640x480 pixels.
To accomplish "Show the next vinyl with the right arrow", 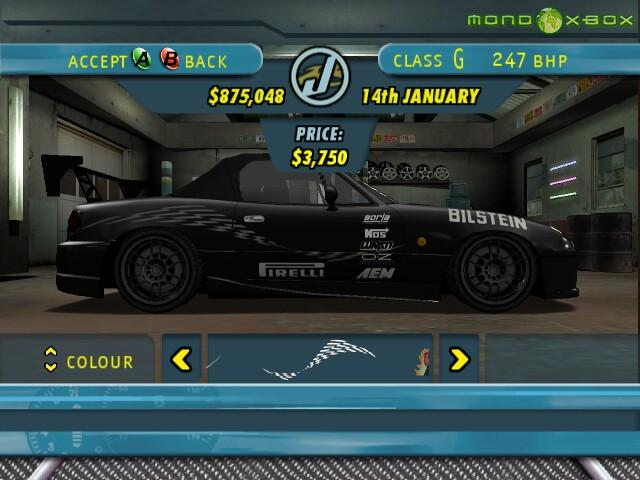I will tap(459, 358).
